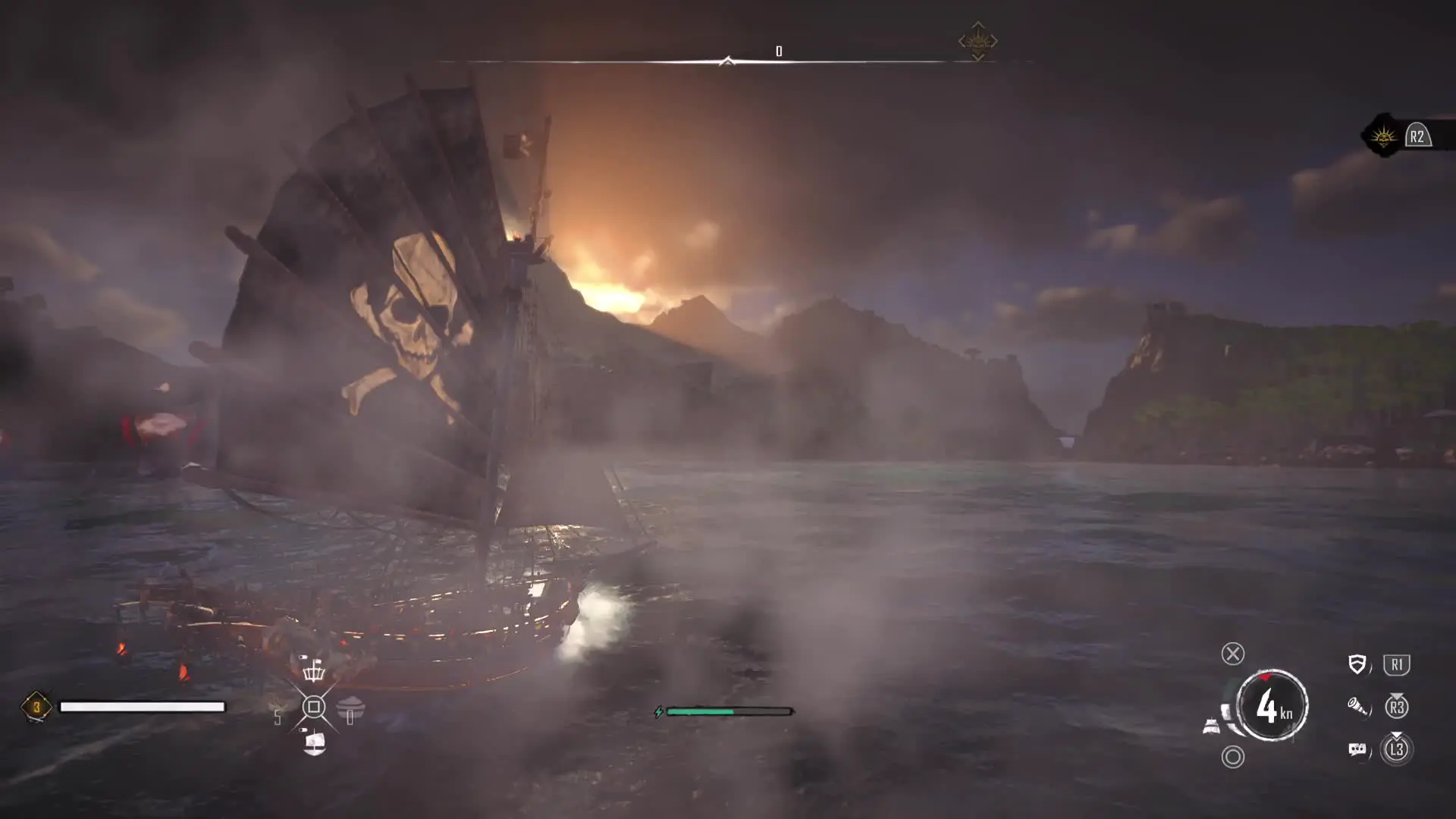The height and width of the screenshot is (819, 1456).
Task: Select the crow's nest item on wheel
Action: (x=313, y=670)
